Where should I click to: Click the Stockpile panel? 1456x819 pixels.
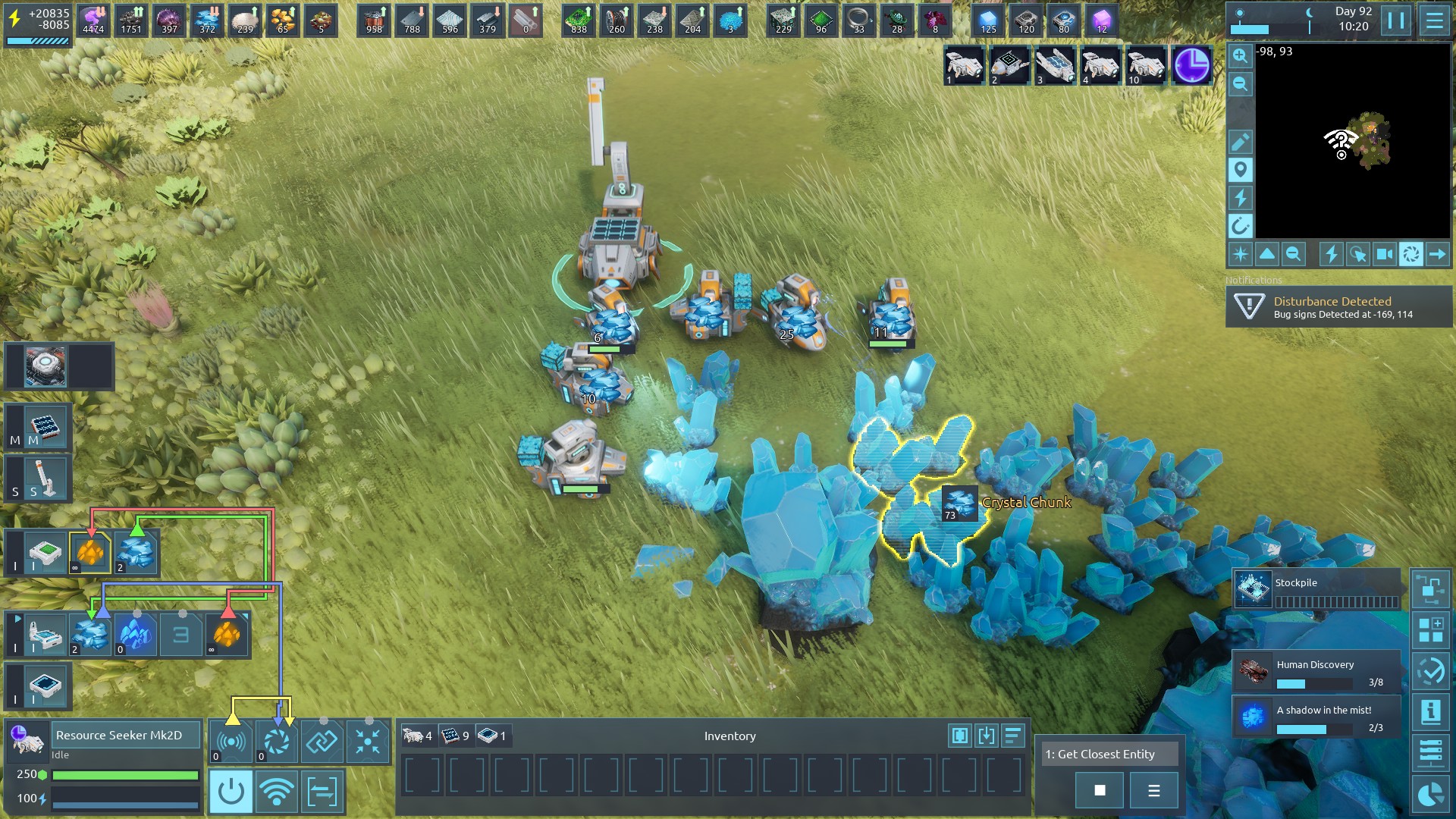click(1316, 590)
